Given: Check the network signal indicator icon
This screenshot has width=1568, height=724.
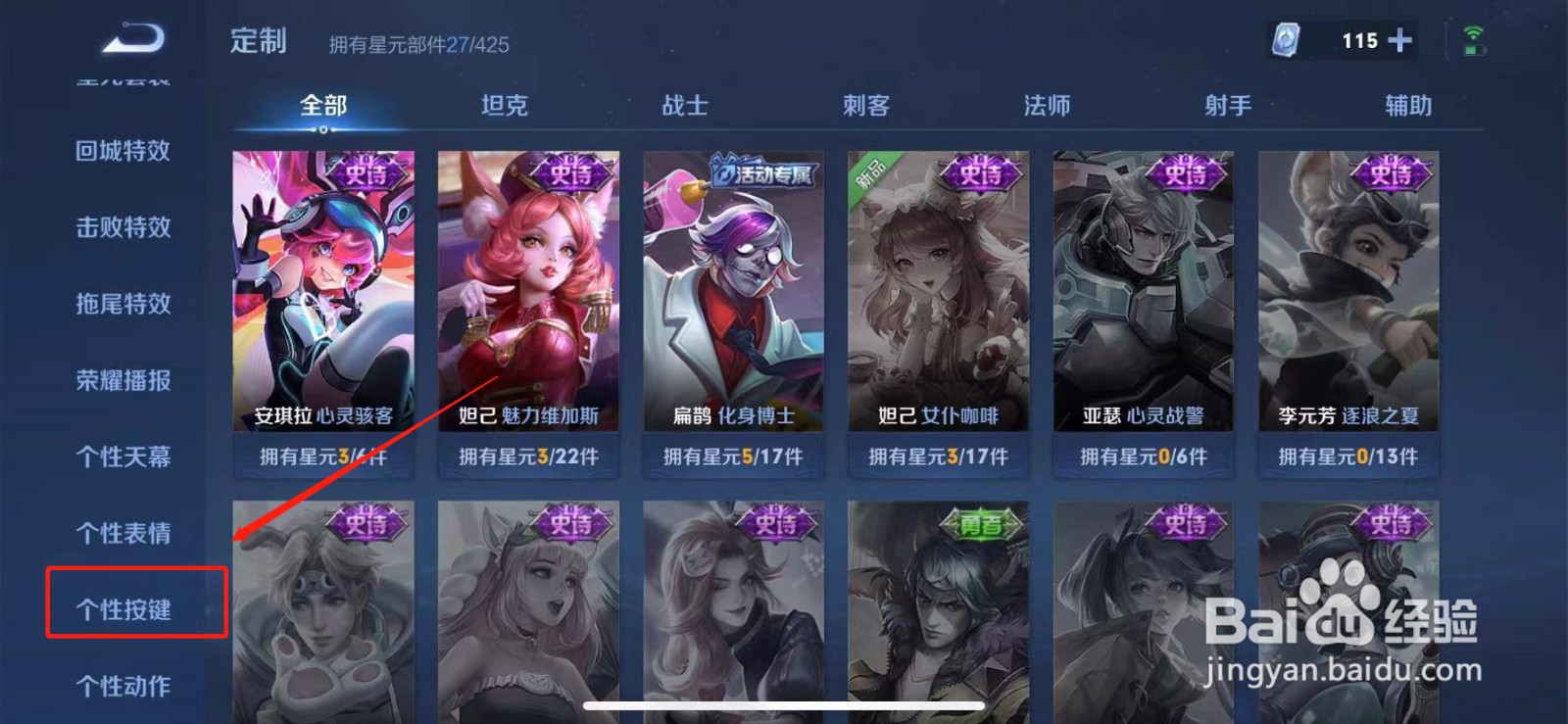Looking at the screenshot, I should click(x=1472, y=36).
